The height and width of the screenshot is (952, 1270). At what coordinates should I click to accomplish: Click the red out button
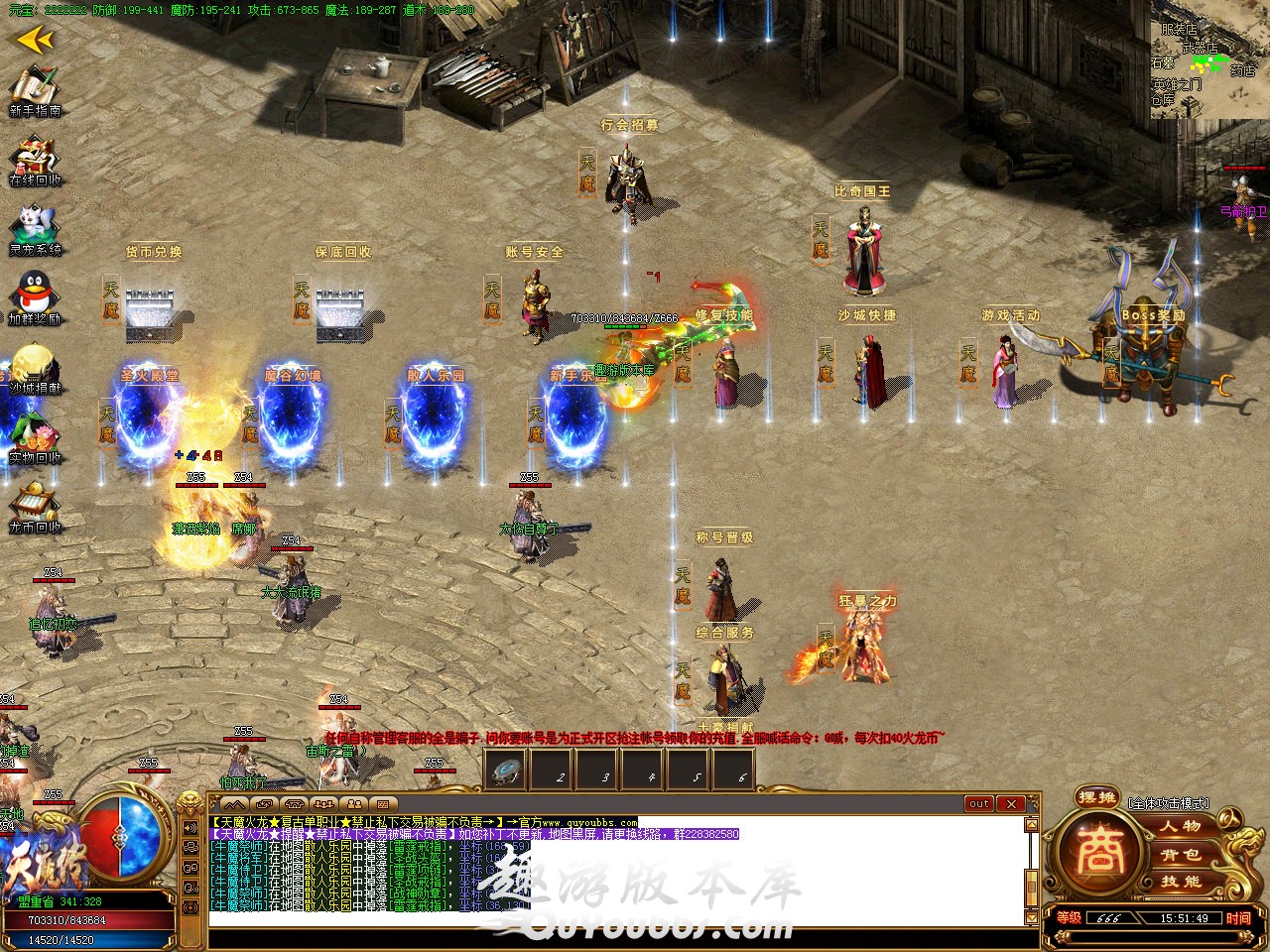979,803
